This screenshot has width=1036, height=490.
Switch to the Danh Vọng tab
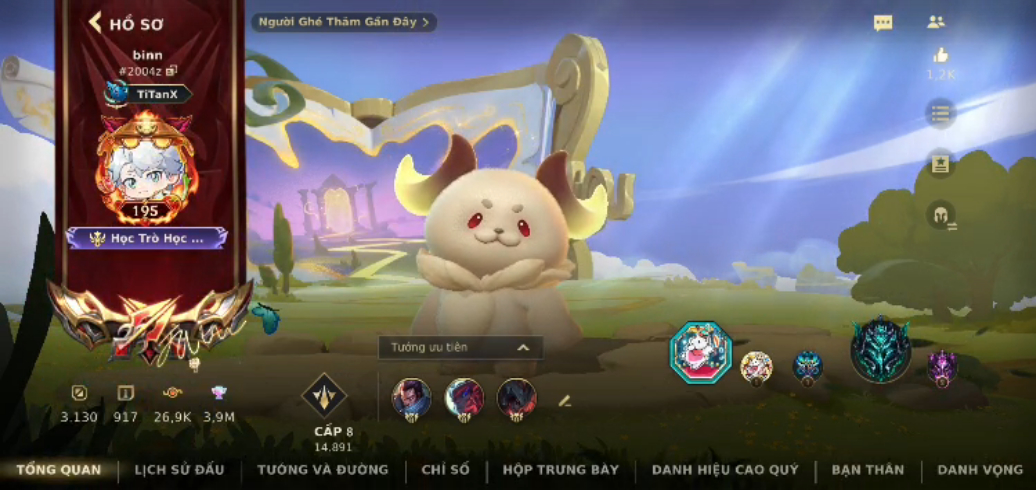[980, 469]
